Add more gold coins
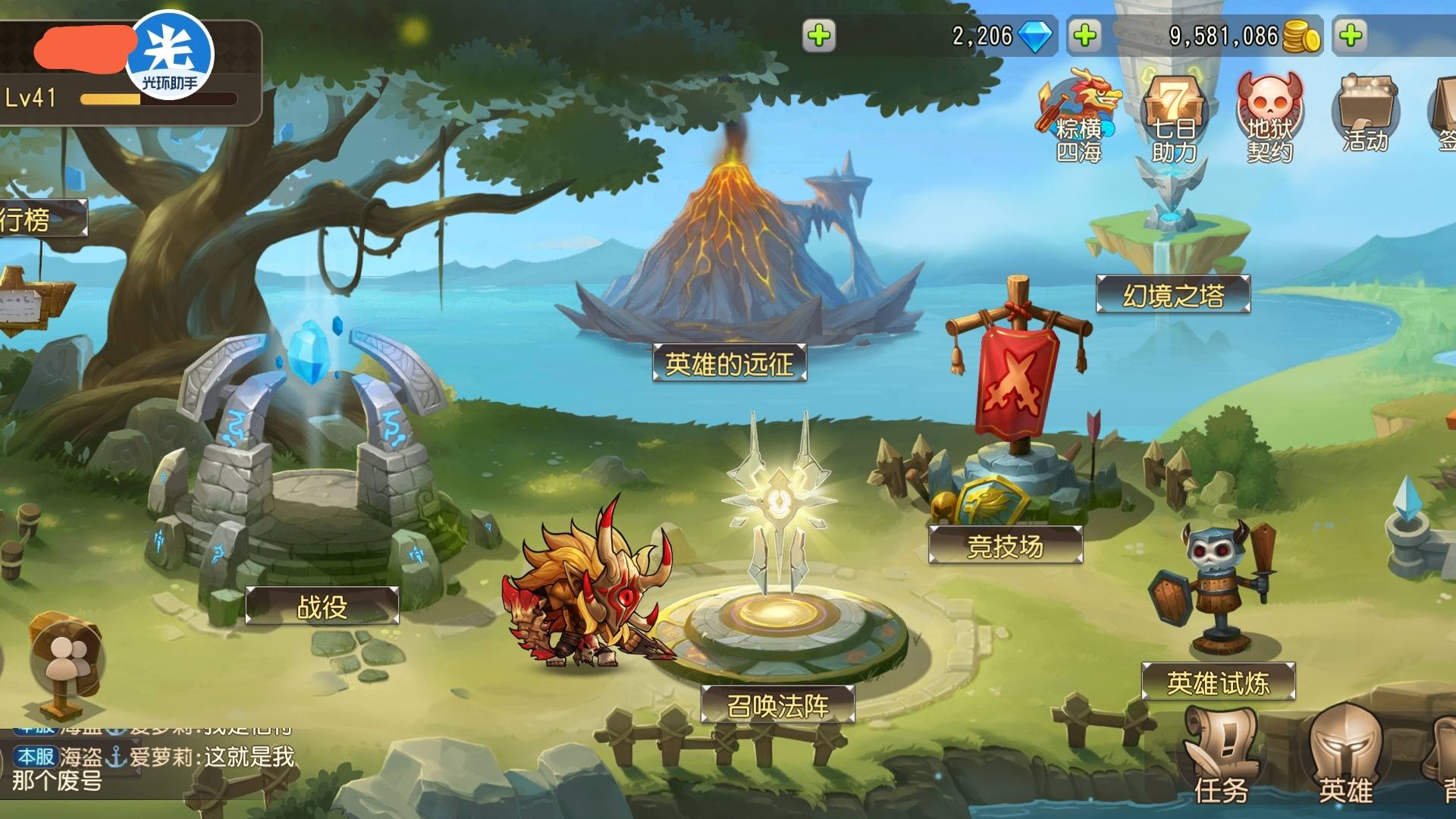Image resolution: width=1456 pixels, height=819 pixels. pos(1351,36)
